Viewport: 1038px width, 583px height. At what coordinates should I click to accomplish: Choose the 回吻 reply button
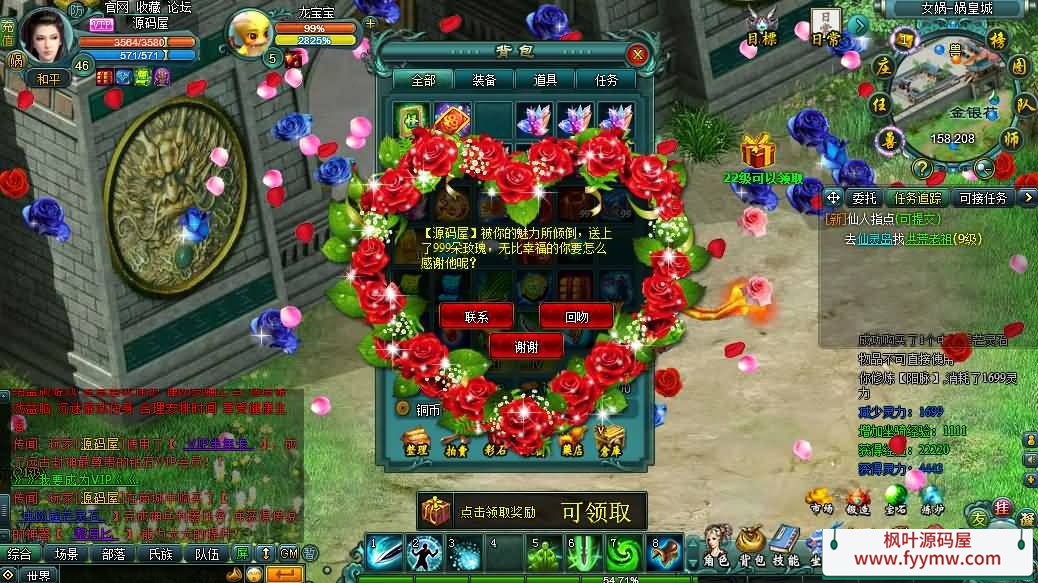coord(576,316)
